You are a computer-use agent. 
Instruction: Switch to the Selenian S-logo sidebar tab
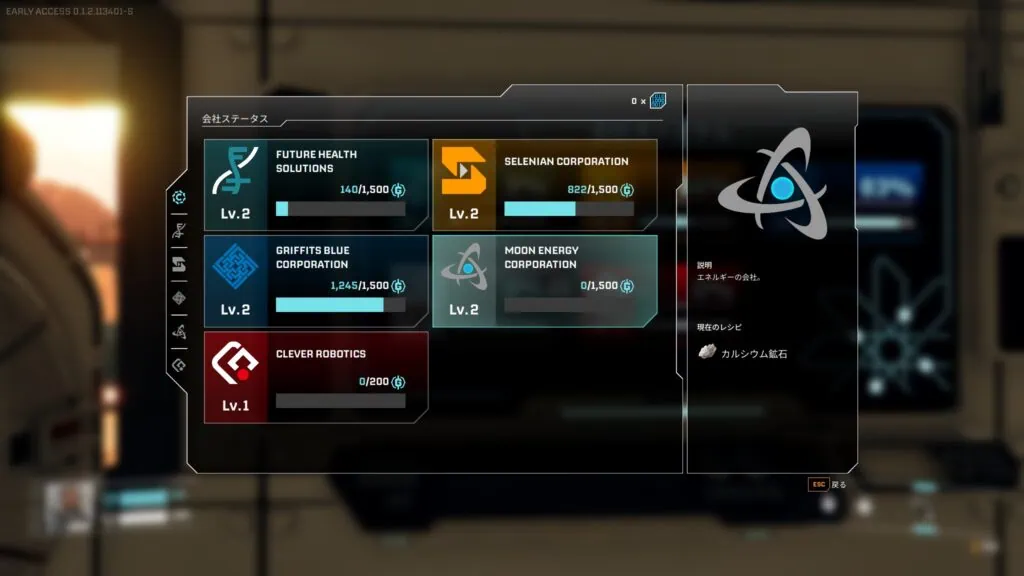(x=179, y=265)
